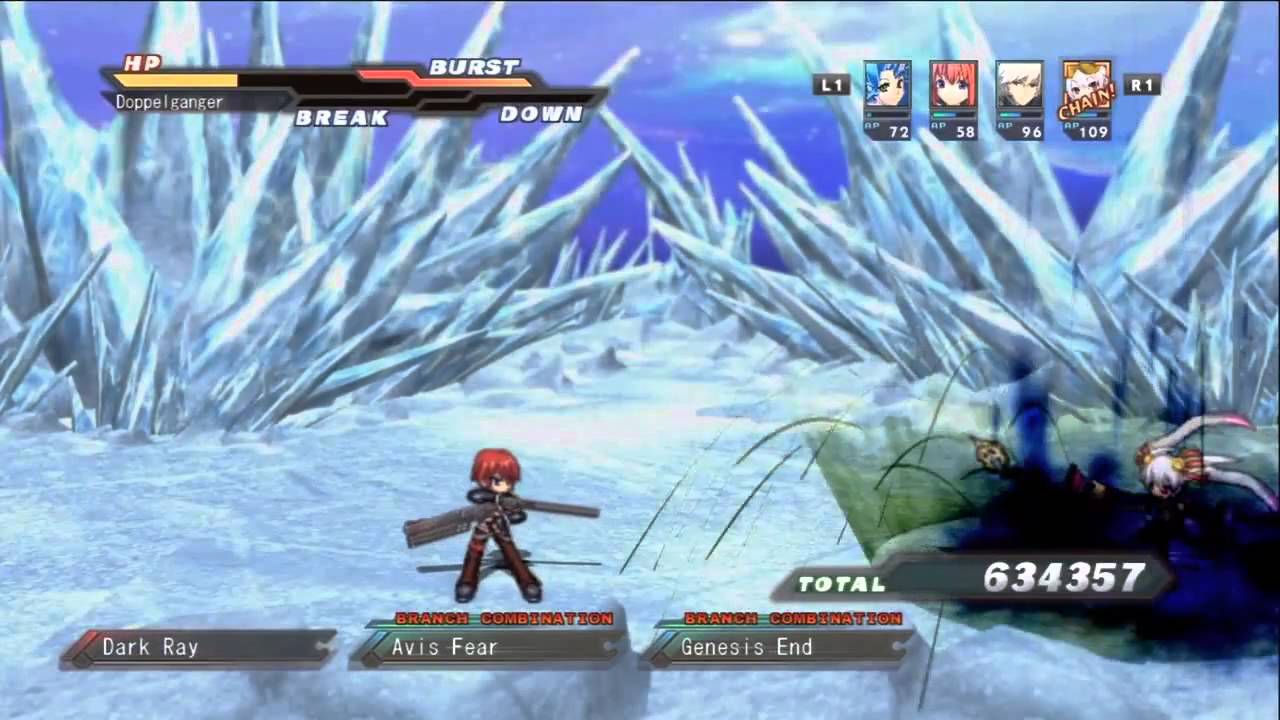The image size is (1280, 720).
Task: Click the DOWN status indicator
Action: pos(541,113)
